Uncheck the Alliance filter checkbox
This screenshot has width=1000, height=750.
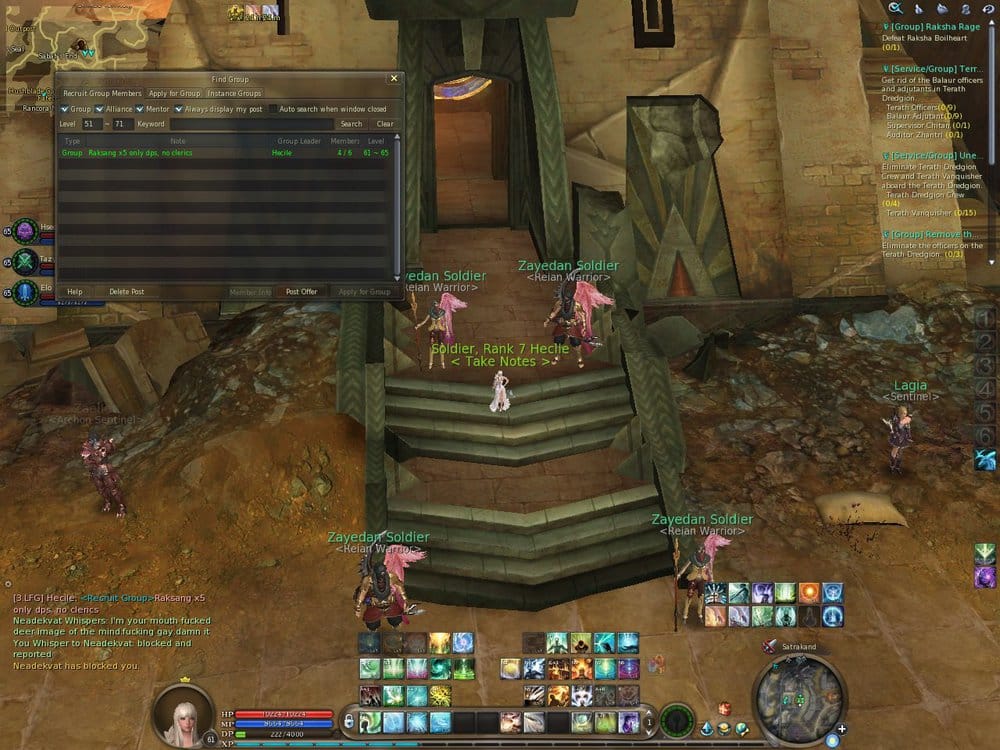tap(101, 109)
